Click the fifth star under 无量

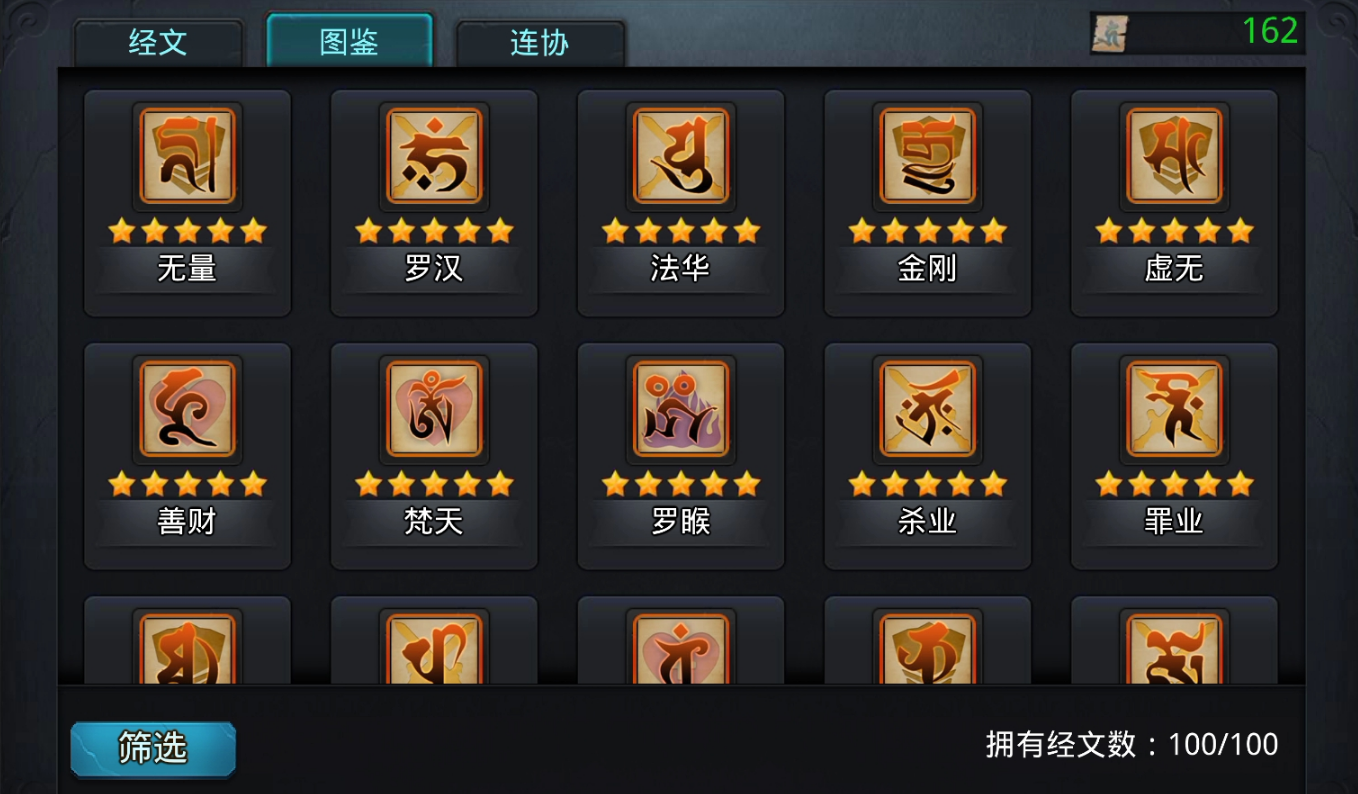tap(254, 230)
